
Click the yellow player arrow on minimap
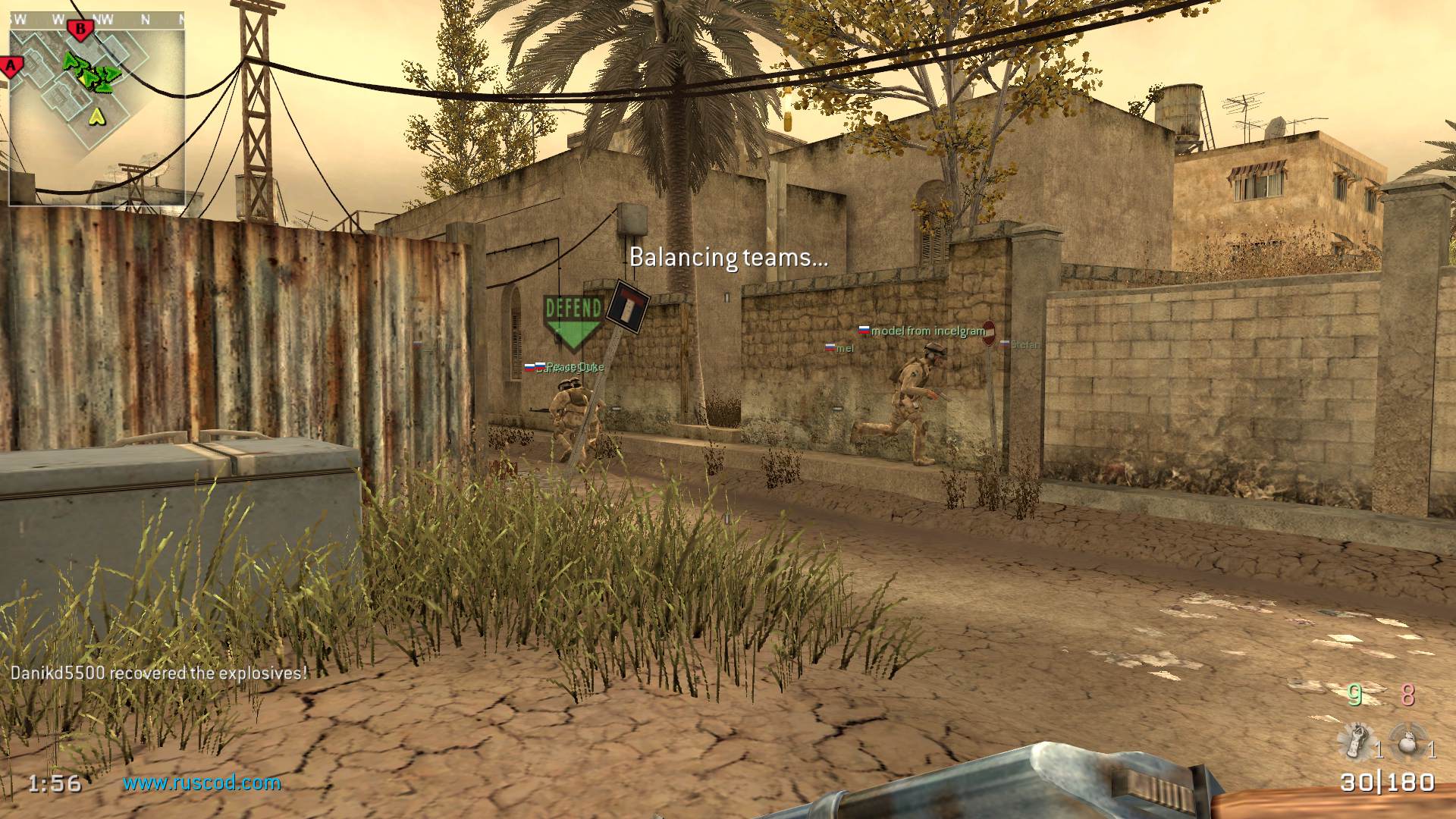click(x=96, y=116)
